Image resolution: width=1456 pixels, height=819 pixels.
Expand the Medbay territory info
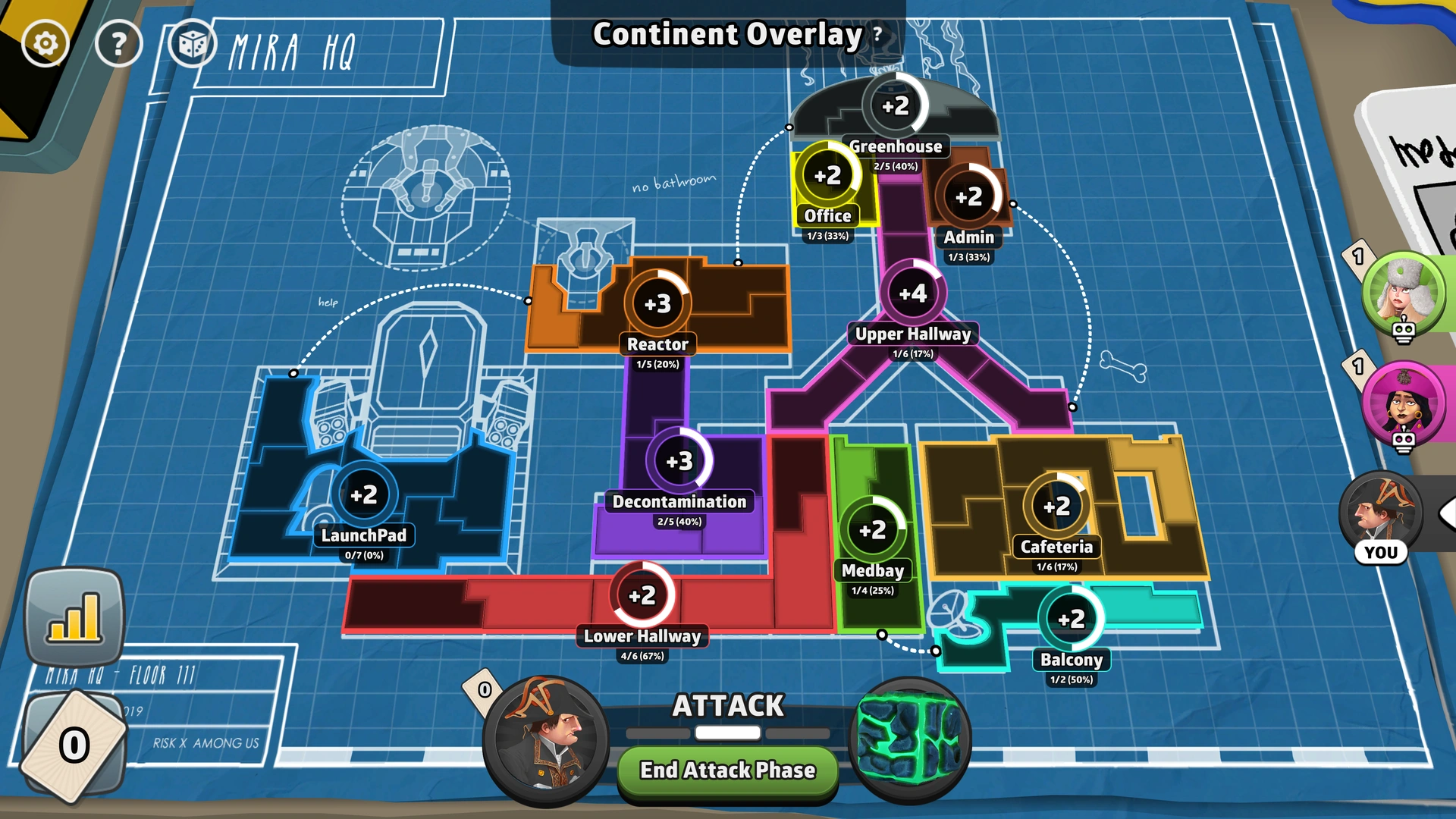[874, 531]
